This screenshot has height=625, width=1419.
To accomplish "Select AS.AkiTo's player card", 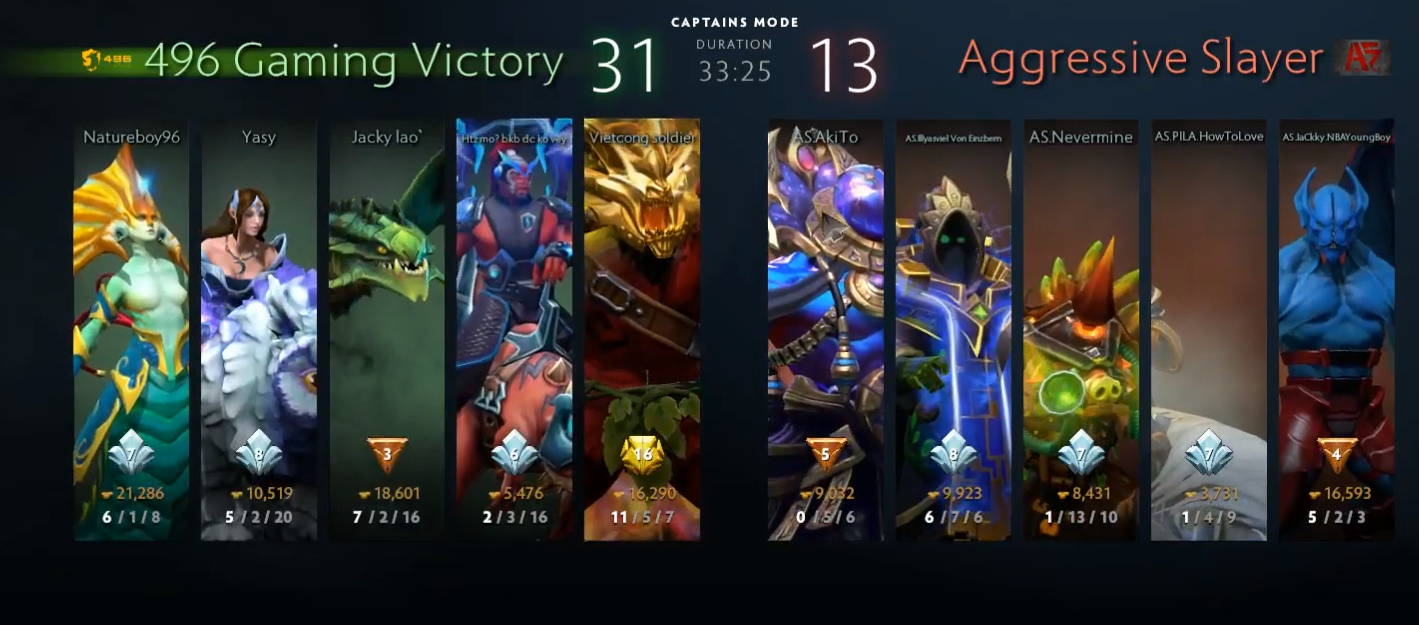I will click(825, 330).
